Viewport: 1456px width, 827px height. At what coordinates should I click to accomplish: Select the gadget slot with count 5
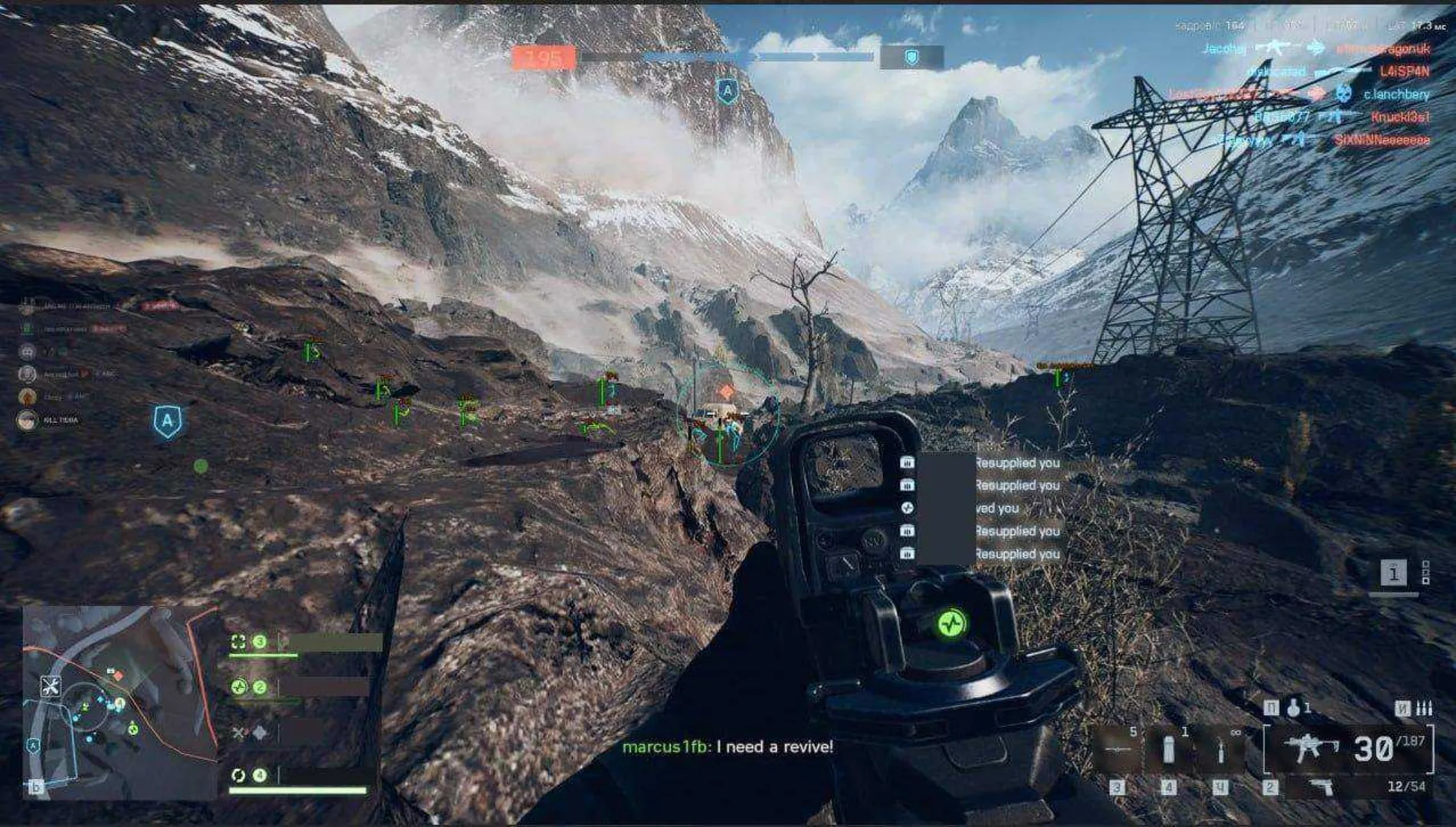1118,748
